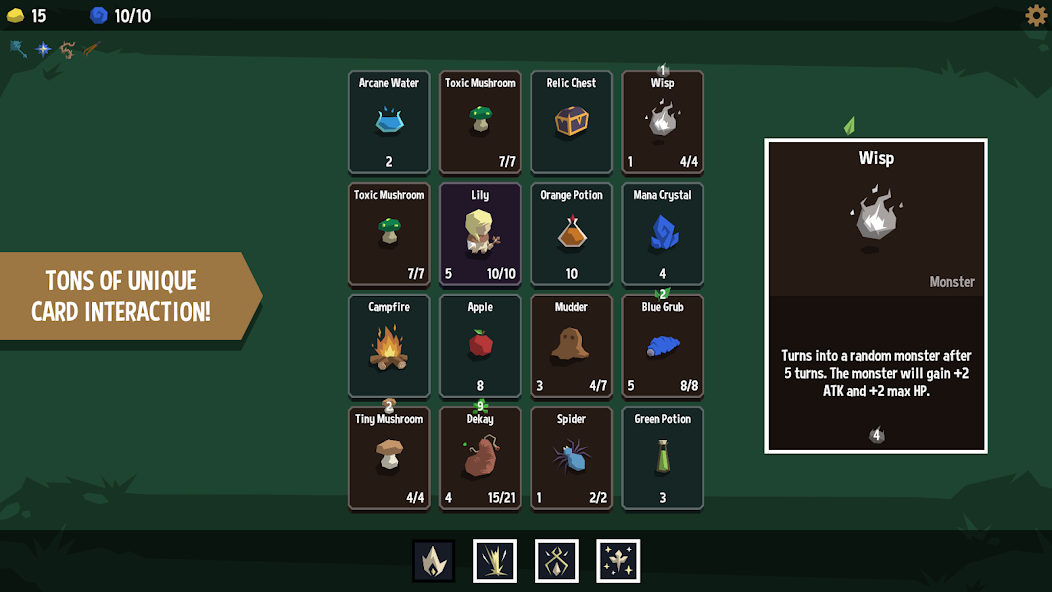
Task: Inspect the blue star relic icon
Action: click(x=43, y=48)
